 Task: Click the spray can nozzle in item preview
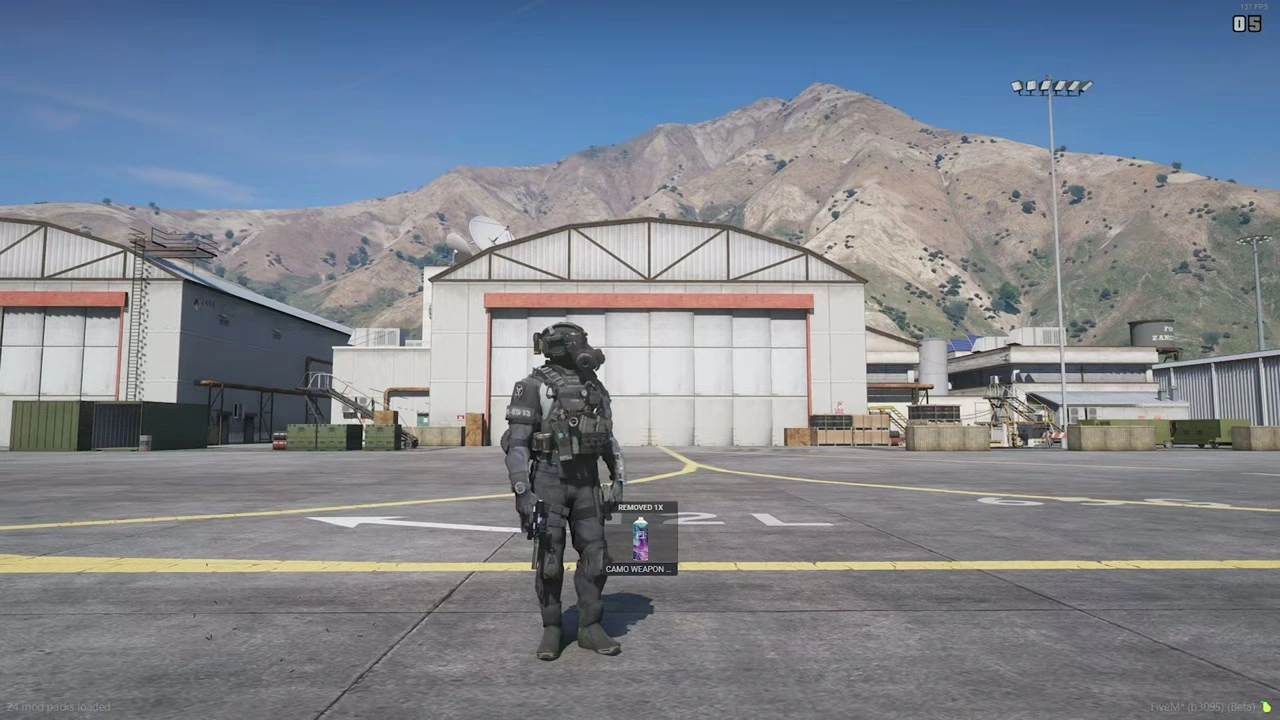[641, 519]
